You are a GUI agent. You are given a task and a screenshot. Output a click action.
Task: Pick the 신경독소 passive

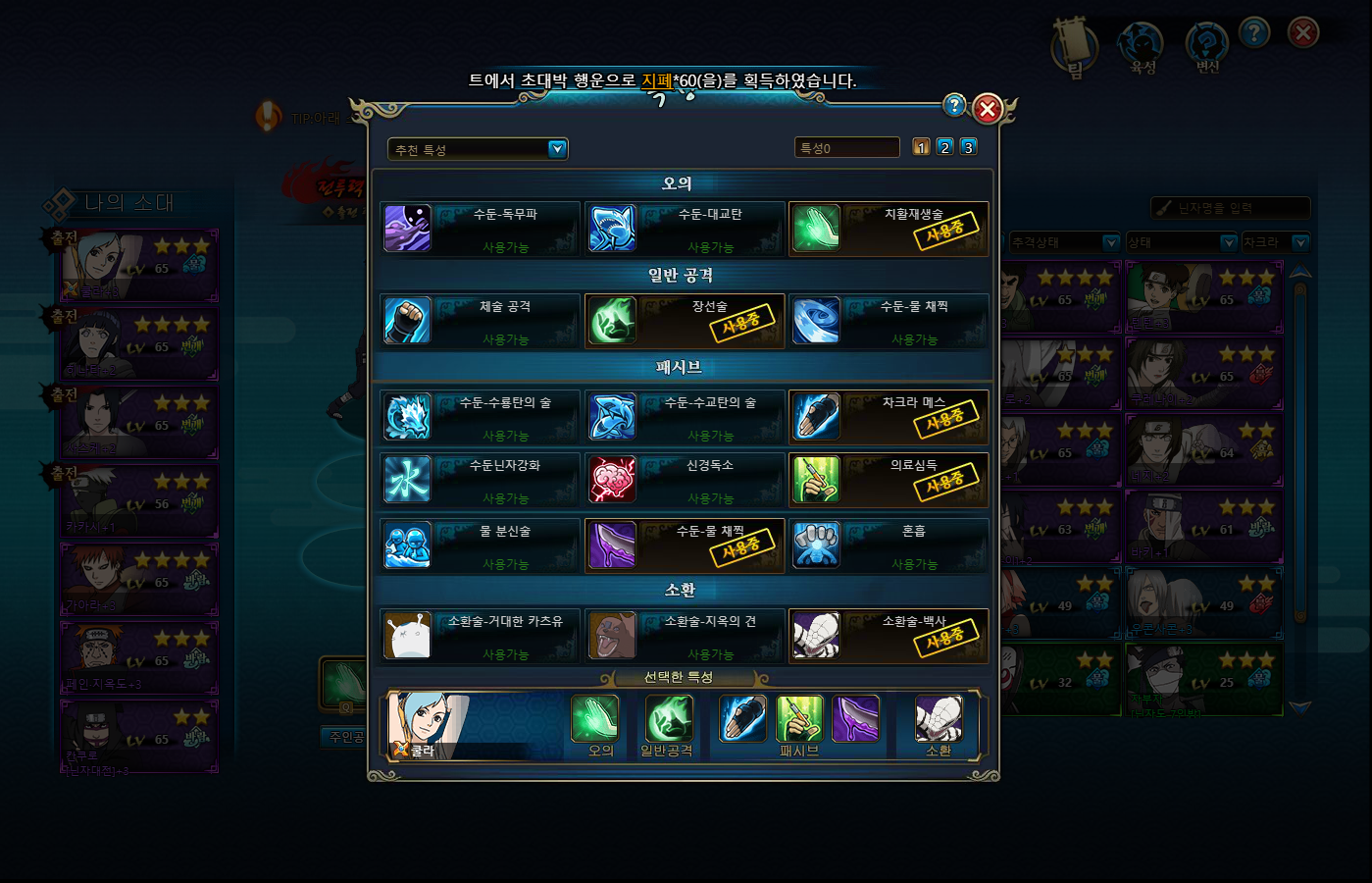coord(685,480)
